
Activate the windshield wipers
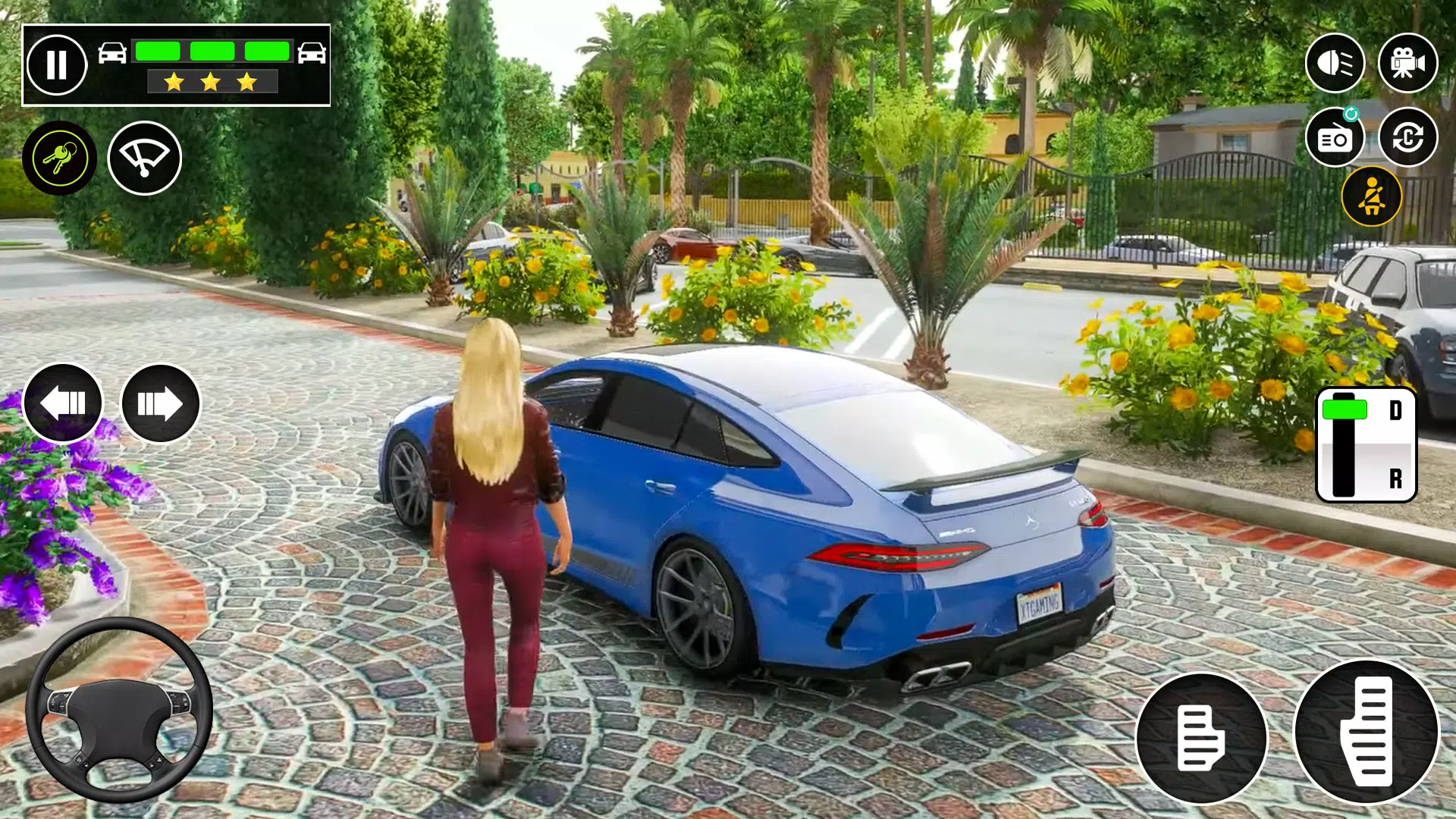click(144, 155)
